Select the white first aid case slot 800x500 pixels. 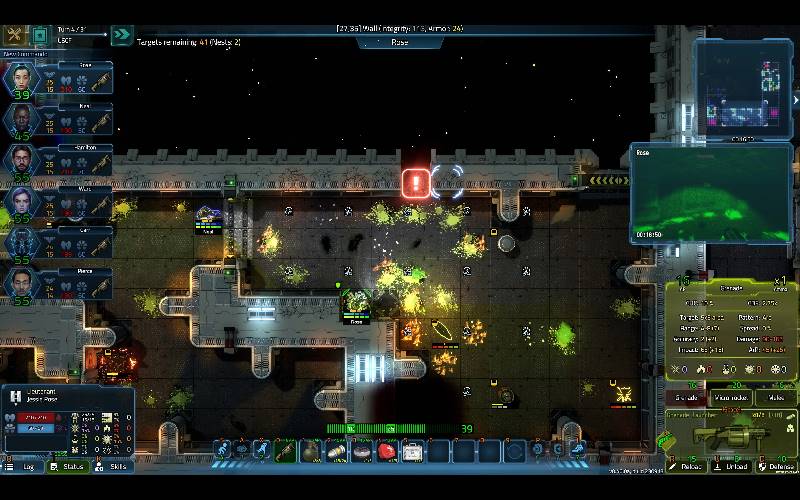412,451
